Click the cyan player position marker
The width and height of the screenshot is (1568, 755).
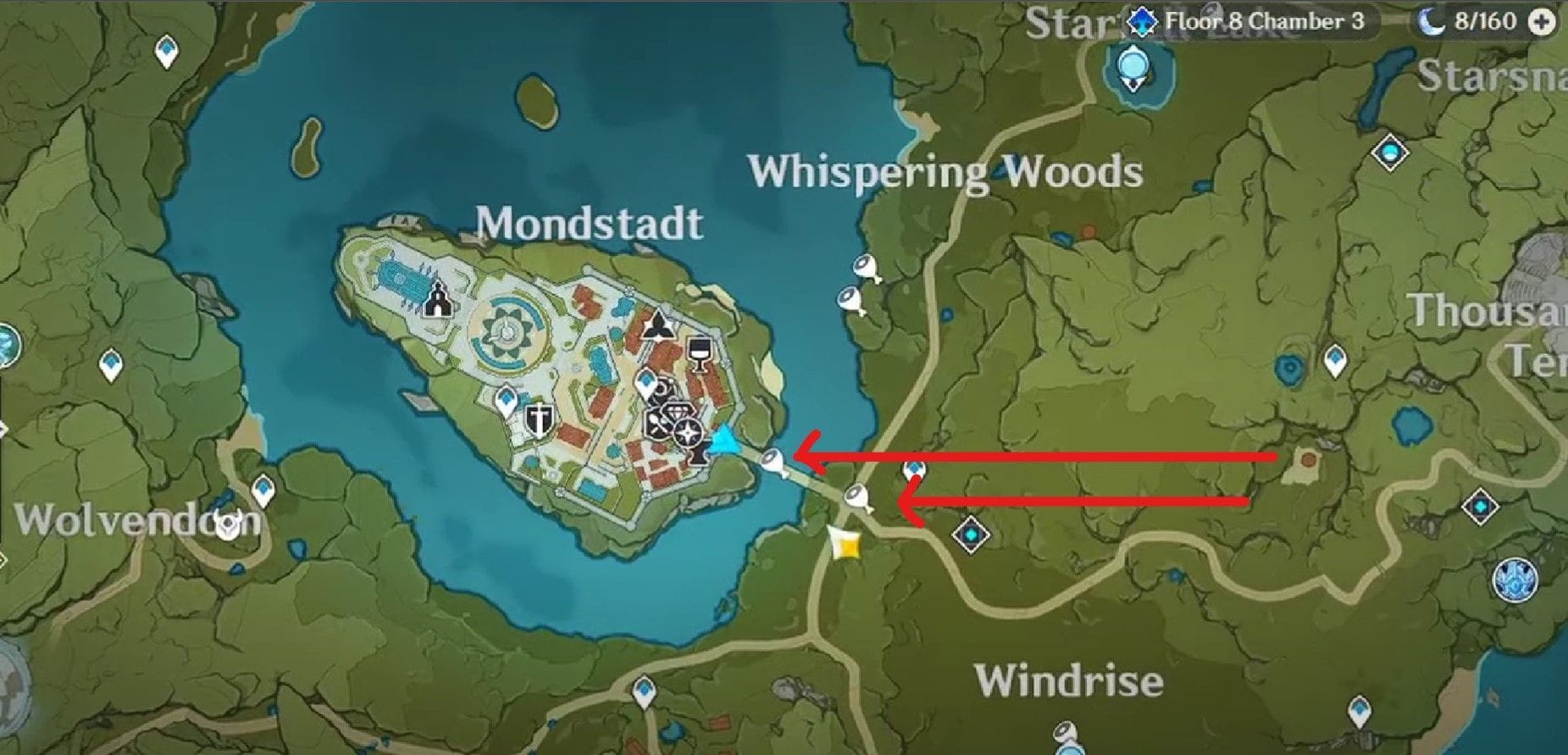[x=726, y=441]
